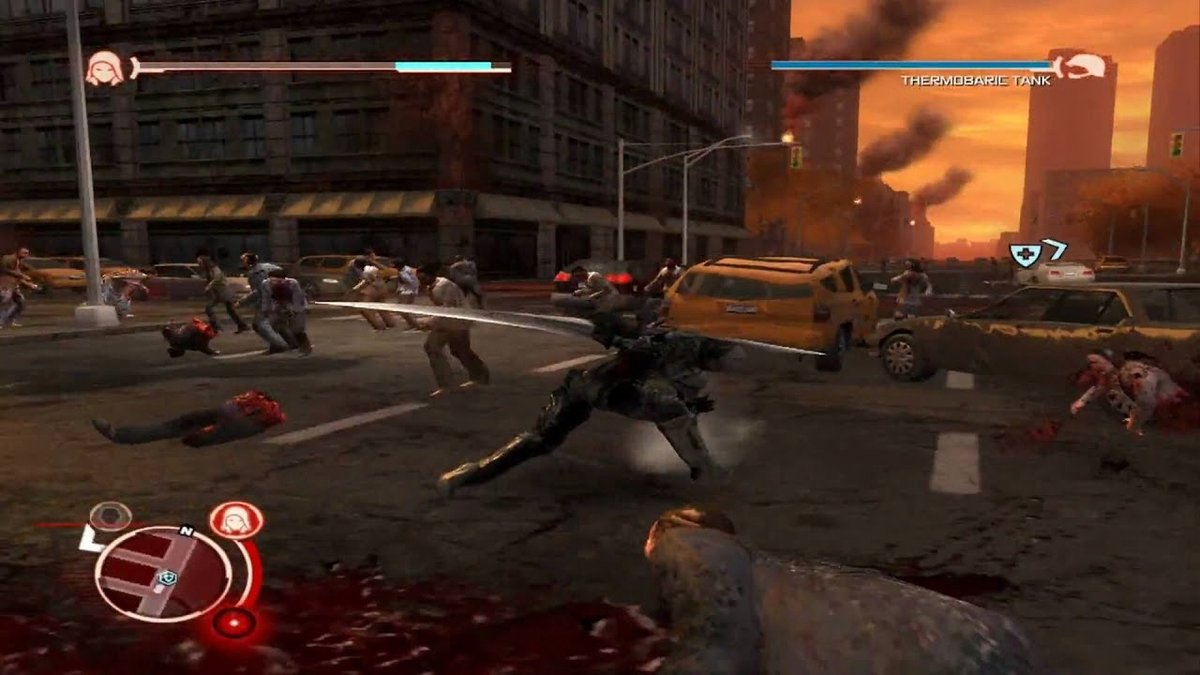Click the minimap's north N compass marker
1200x675 pixels.
tap(185, 531)
